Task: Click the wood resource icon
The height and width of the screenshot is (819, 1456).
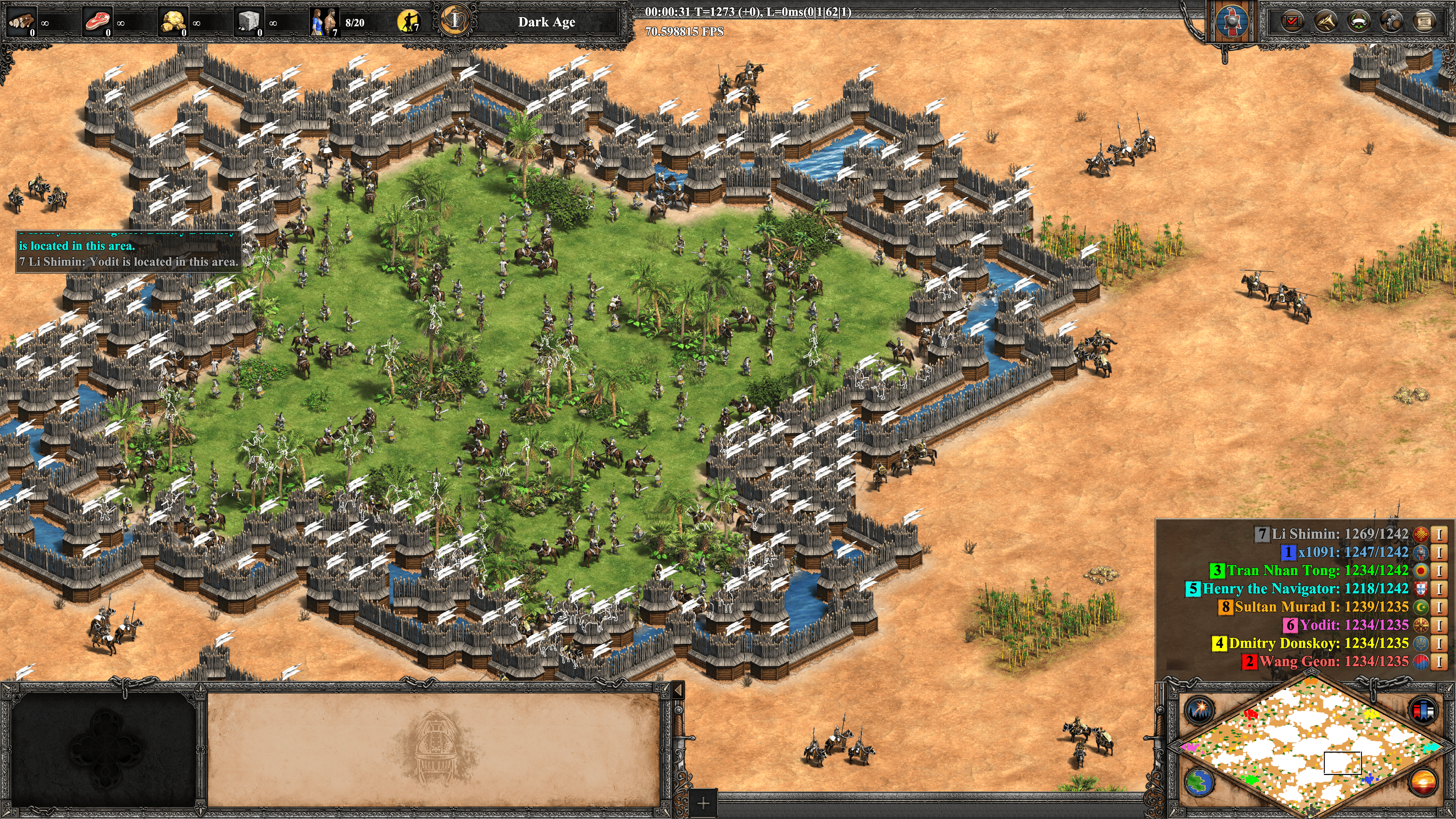Action: point(22,22)
